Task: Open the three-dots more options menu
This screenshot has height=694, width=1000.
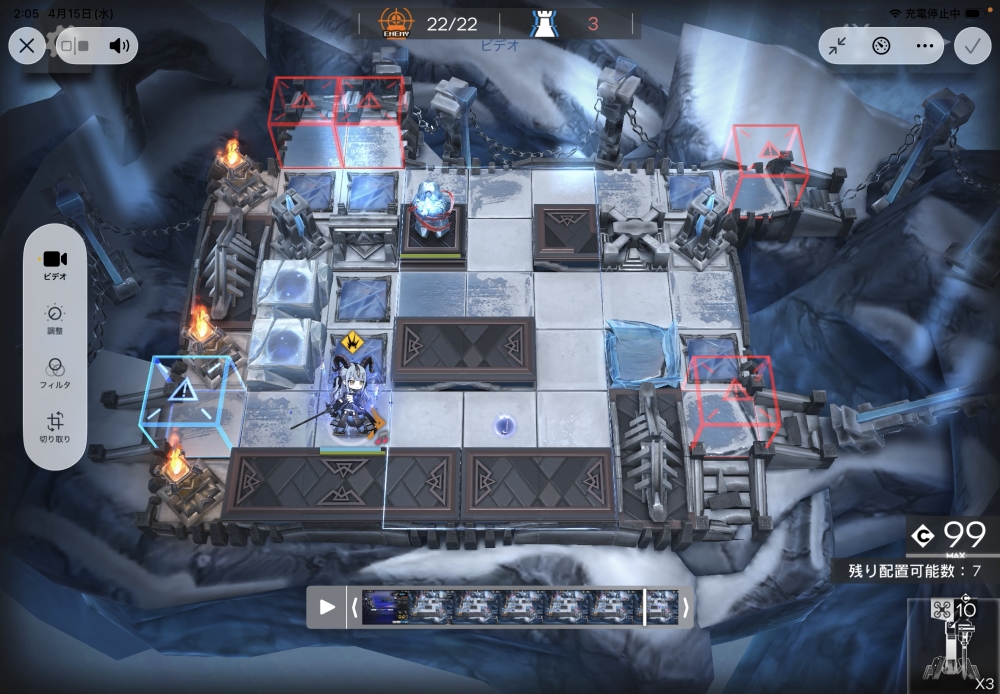Action: point(923,46)
